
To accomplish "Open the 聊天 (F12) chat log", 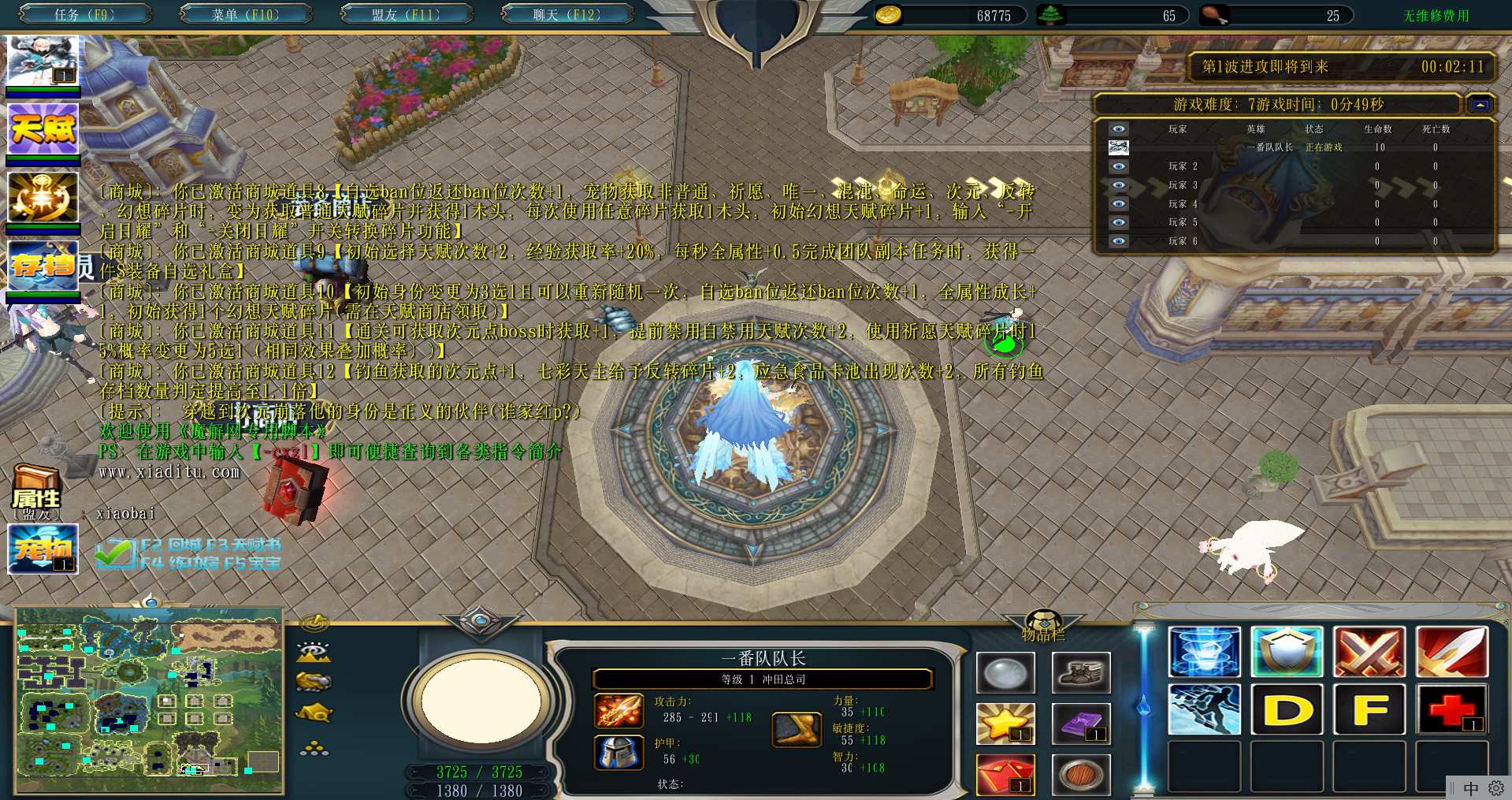I will coord(567,14).
